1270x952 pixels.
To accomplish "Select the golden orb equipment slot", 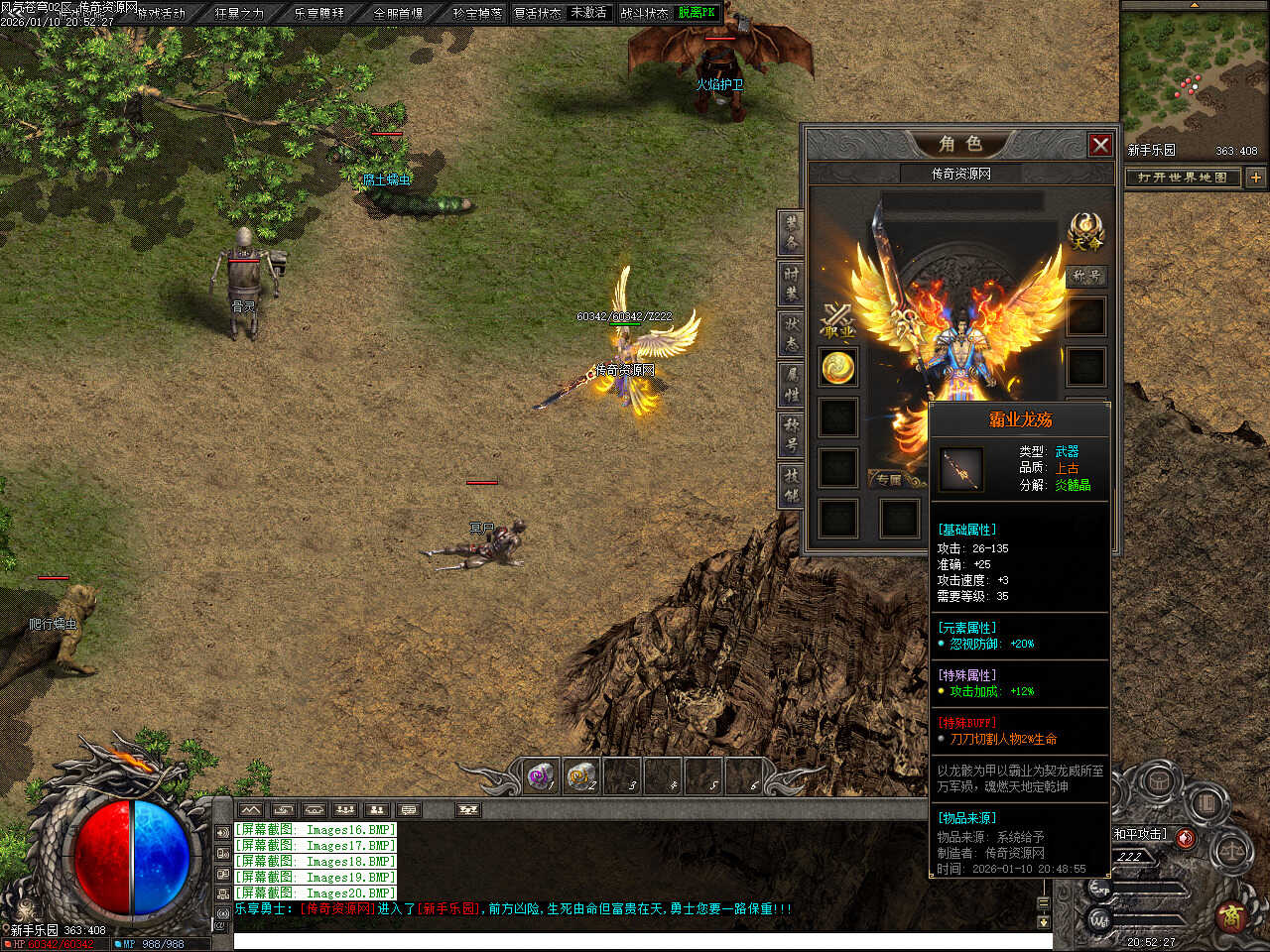I will (x=838, y=367).
